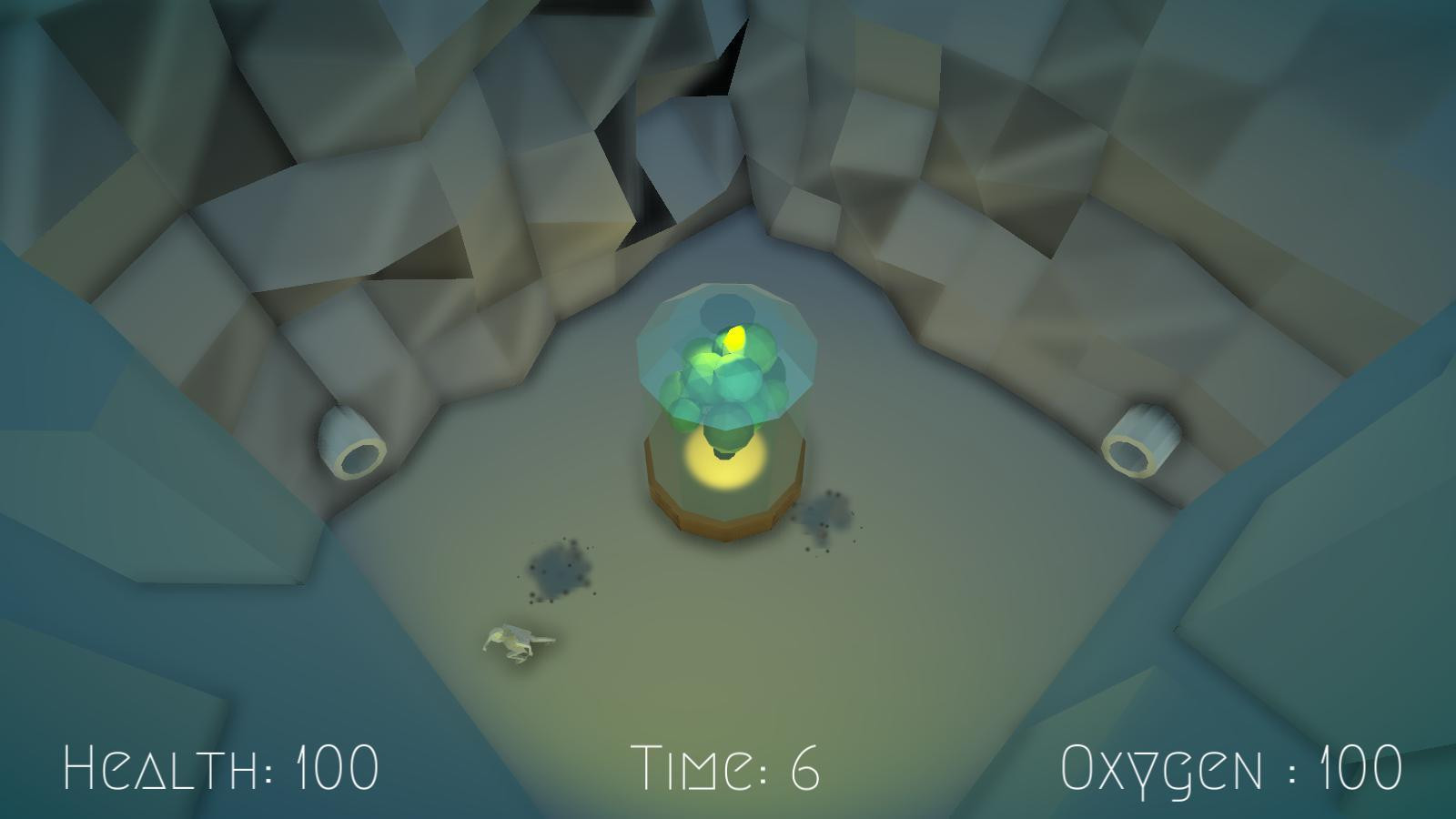Click the number 6 in the timer
1456x819 pixels.
point(808,767)
